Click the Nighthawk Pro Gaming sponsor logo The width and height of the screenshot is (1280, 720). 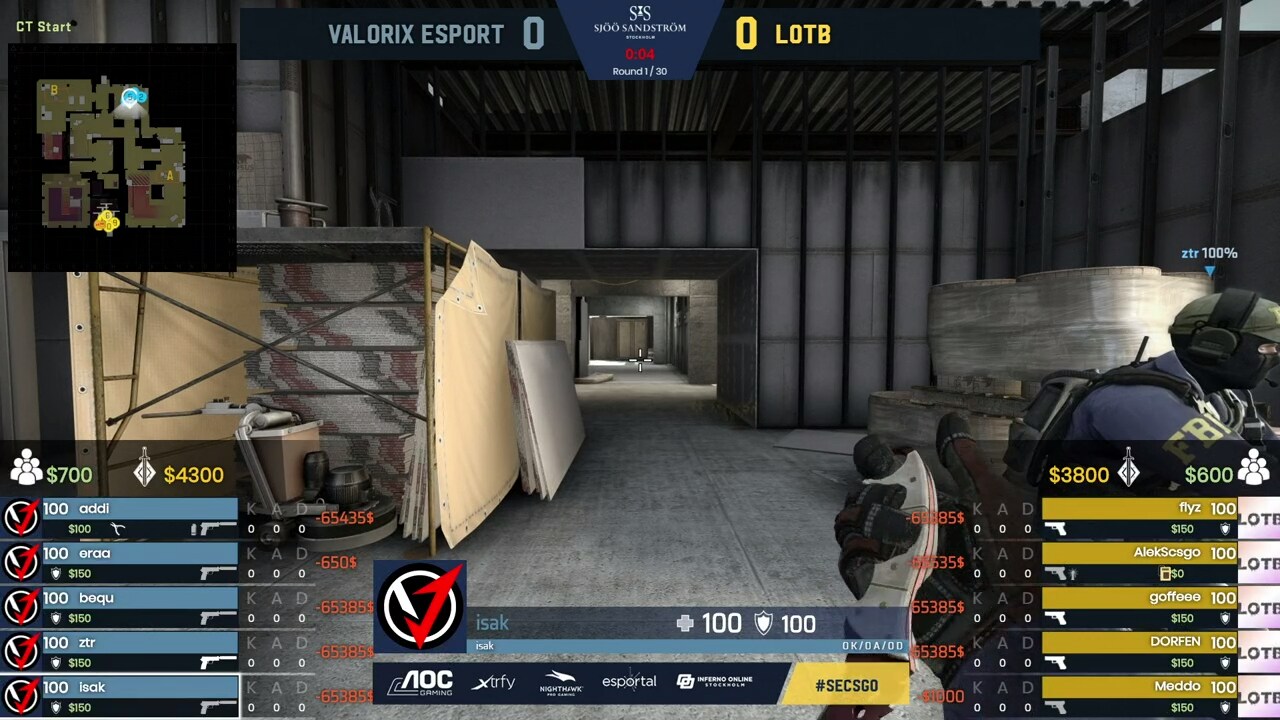pos(560,682)
